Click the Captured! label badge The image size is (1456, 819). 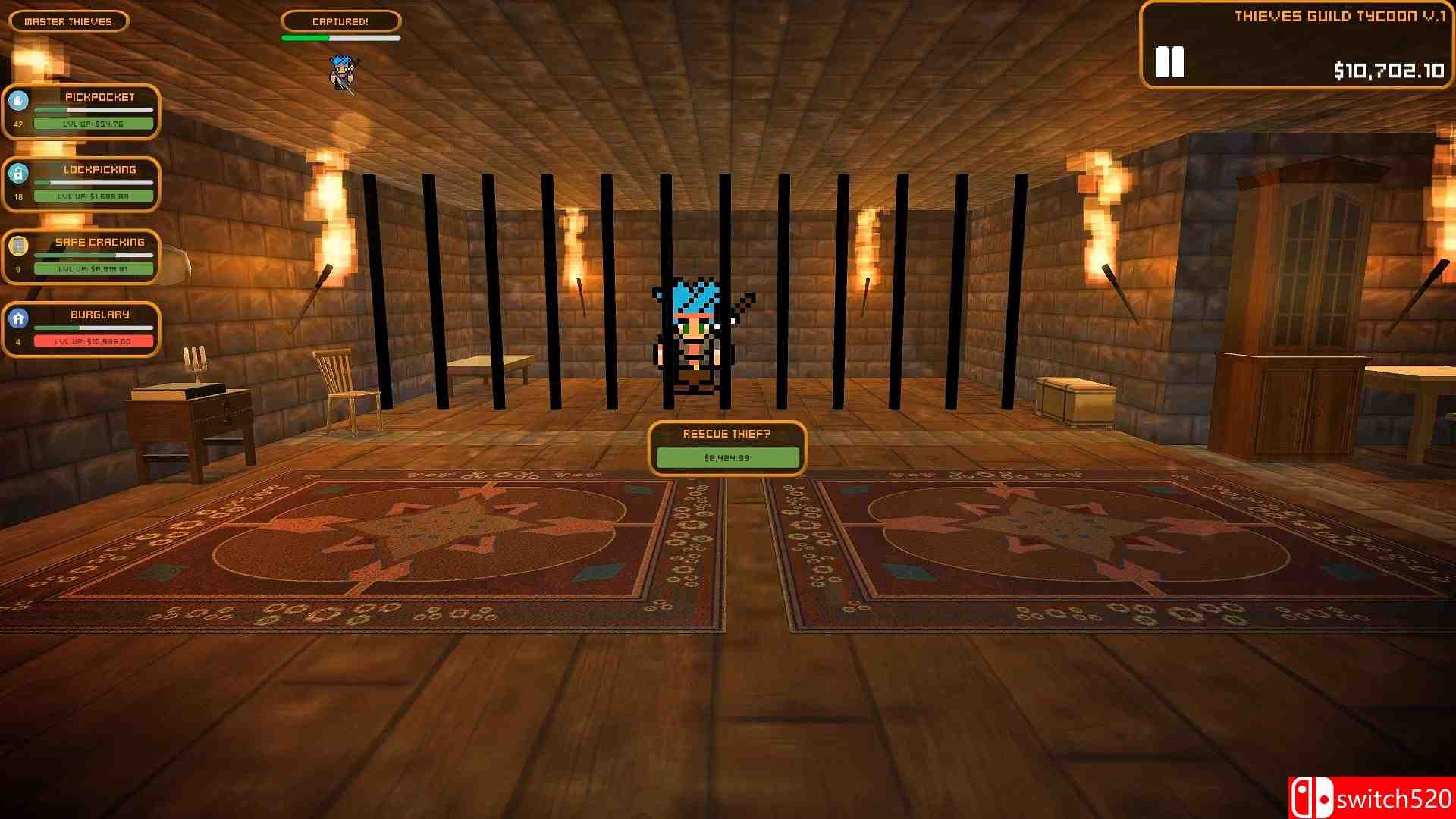(x=340, y=21)
